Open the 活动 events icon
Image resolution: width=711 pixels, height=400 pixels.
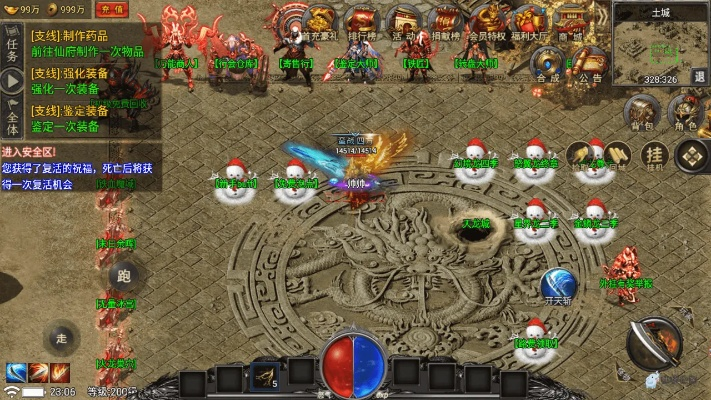[x=403, y=24]
